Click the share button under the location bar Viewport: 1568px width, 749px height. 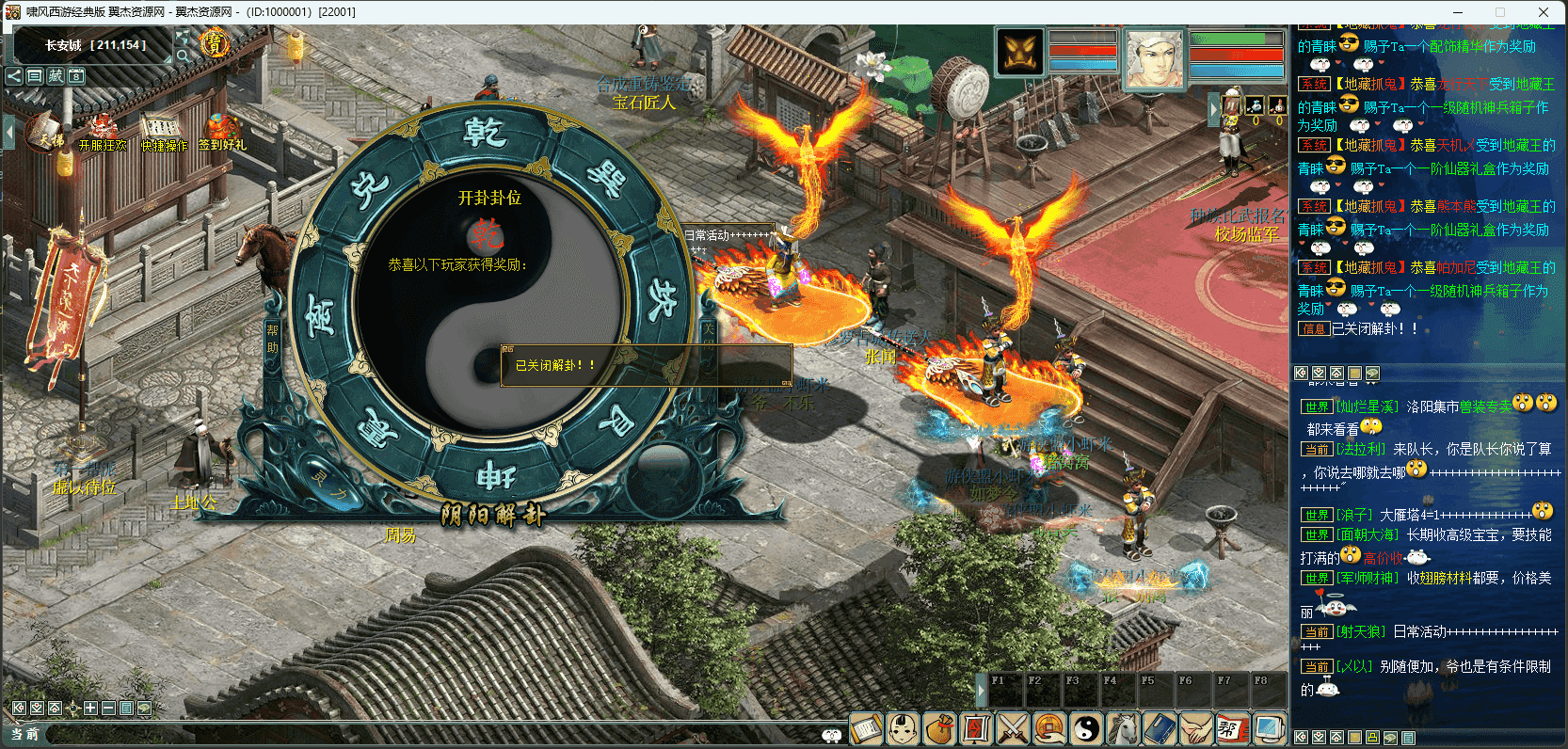[14, 76]
